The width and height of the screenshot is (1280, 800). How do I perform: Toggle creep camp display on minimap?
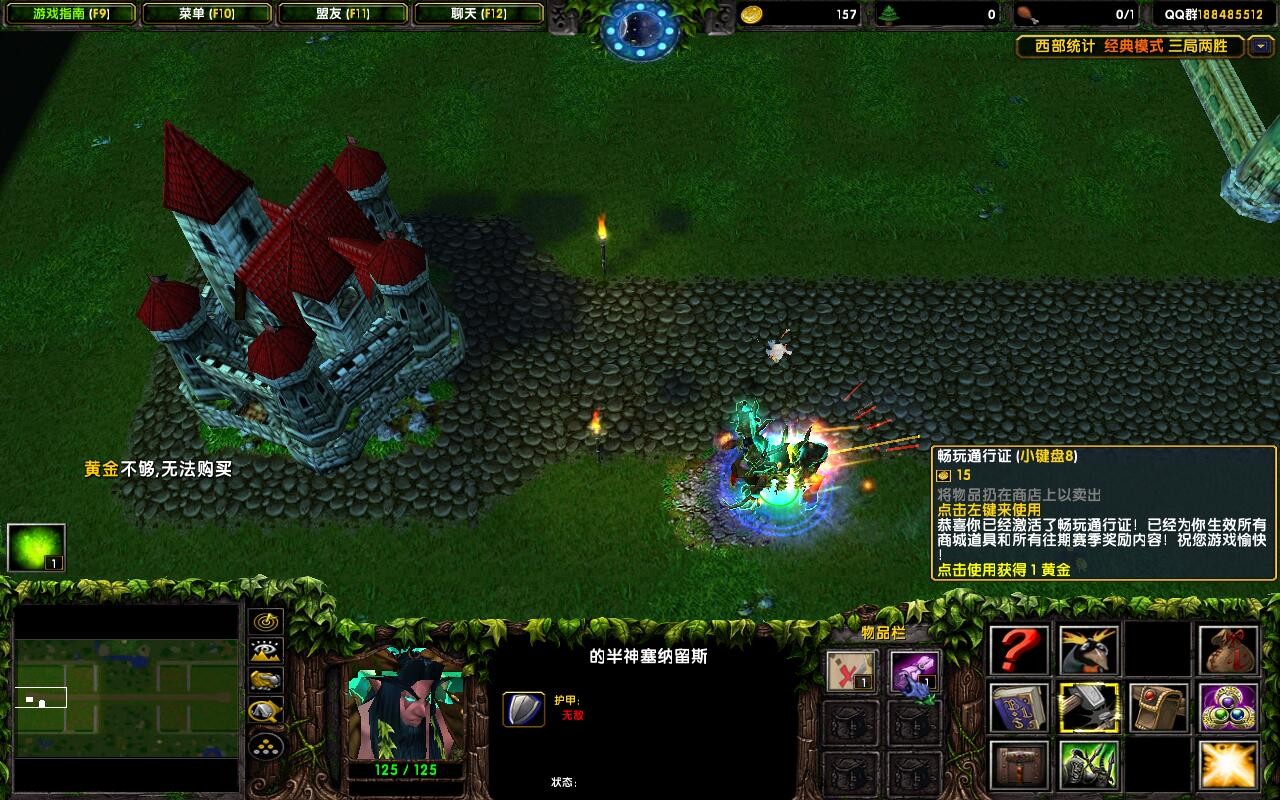pos(266,711)
